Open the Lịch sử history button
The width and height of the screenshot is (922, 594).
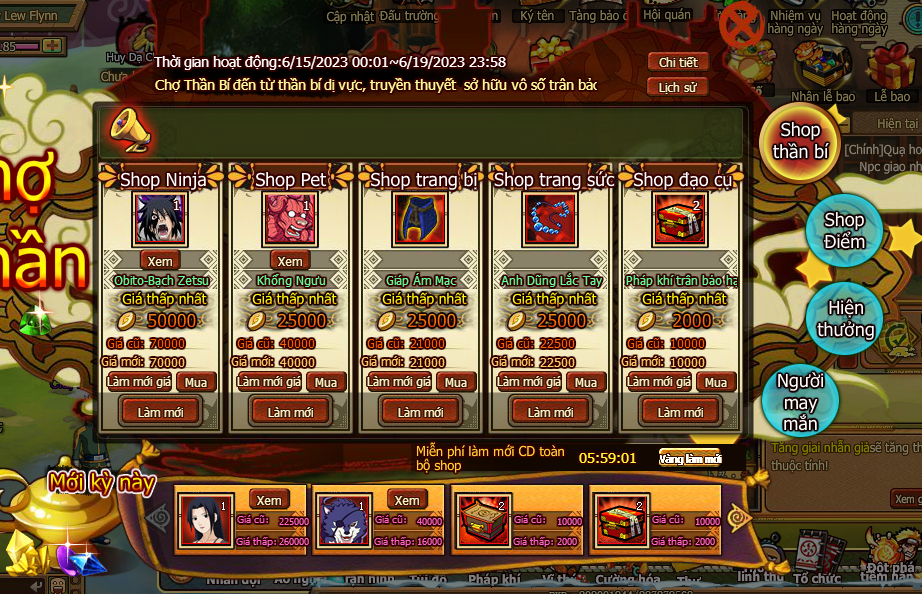pyautogui.click(x=678, y=87)
